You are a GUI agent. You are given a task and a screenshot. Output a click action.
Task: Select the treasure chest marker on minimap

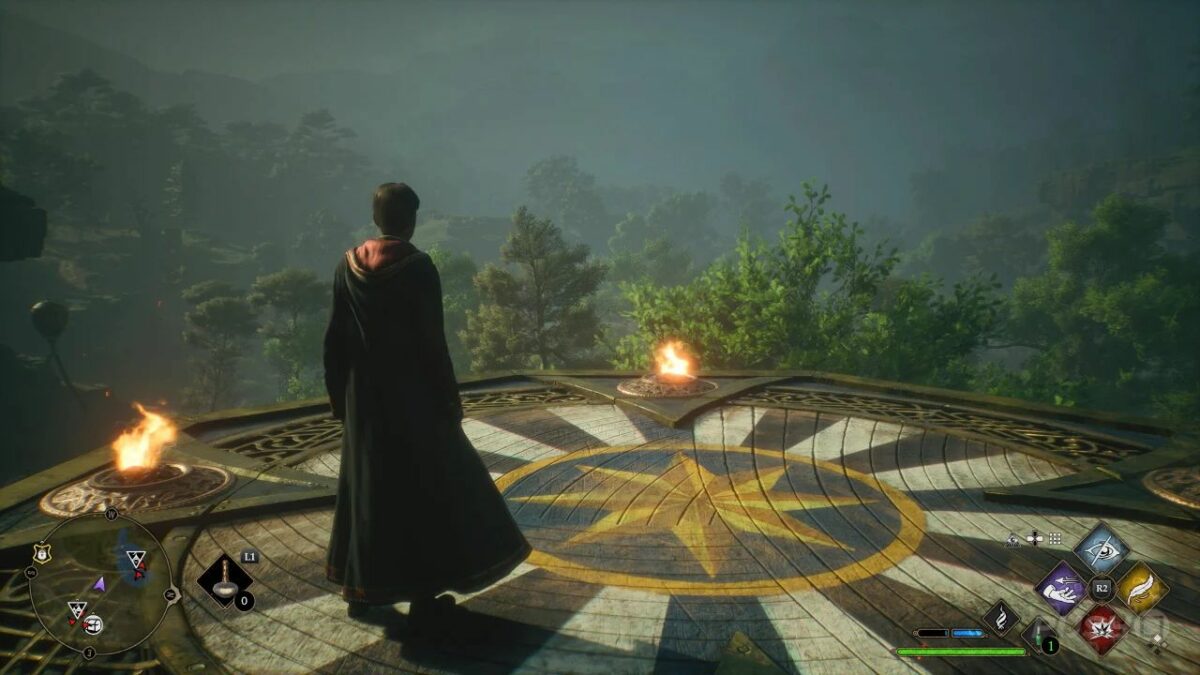coord(93,625)
